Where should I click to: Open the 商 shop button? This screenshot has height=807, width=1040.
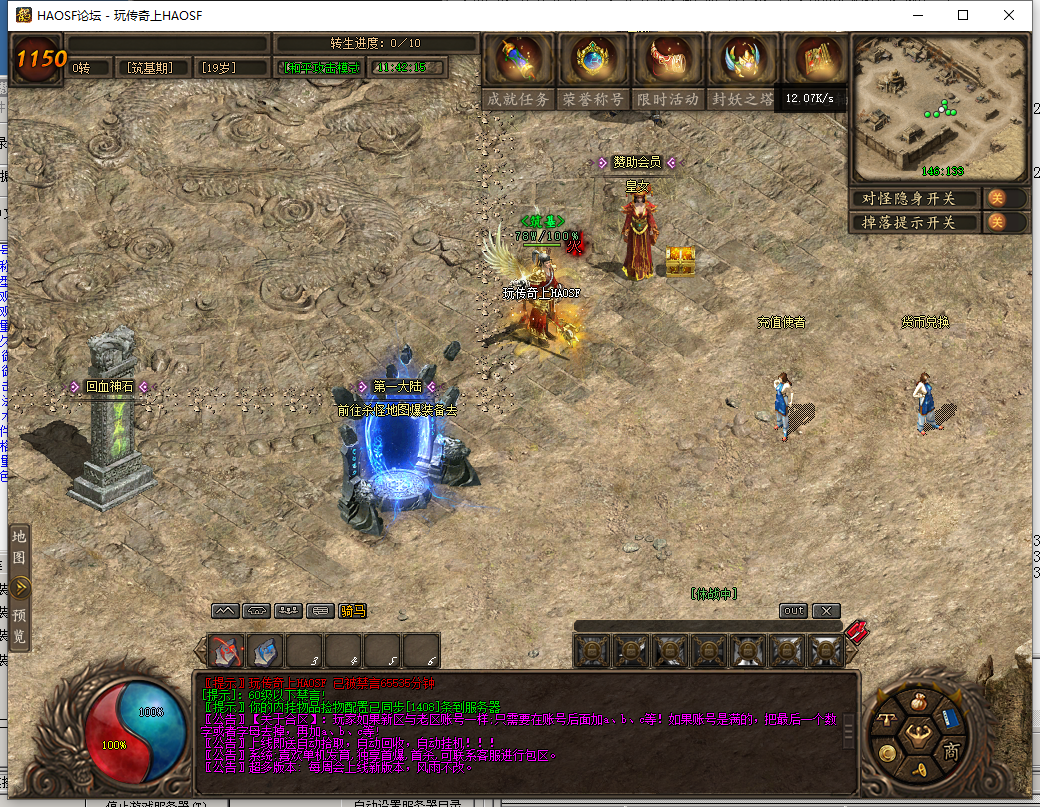951,750
